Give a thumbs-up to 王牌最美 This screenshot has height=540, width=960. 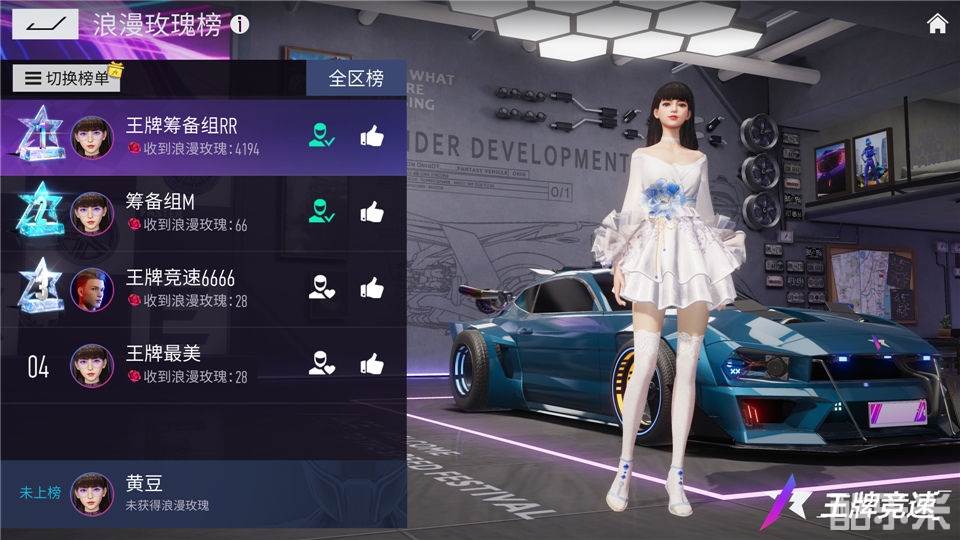point(372,364)
